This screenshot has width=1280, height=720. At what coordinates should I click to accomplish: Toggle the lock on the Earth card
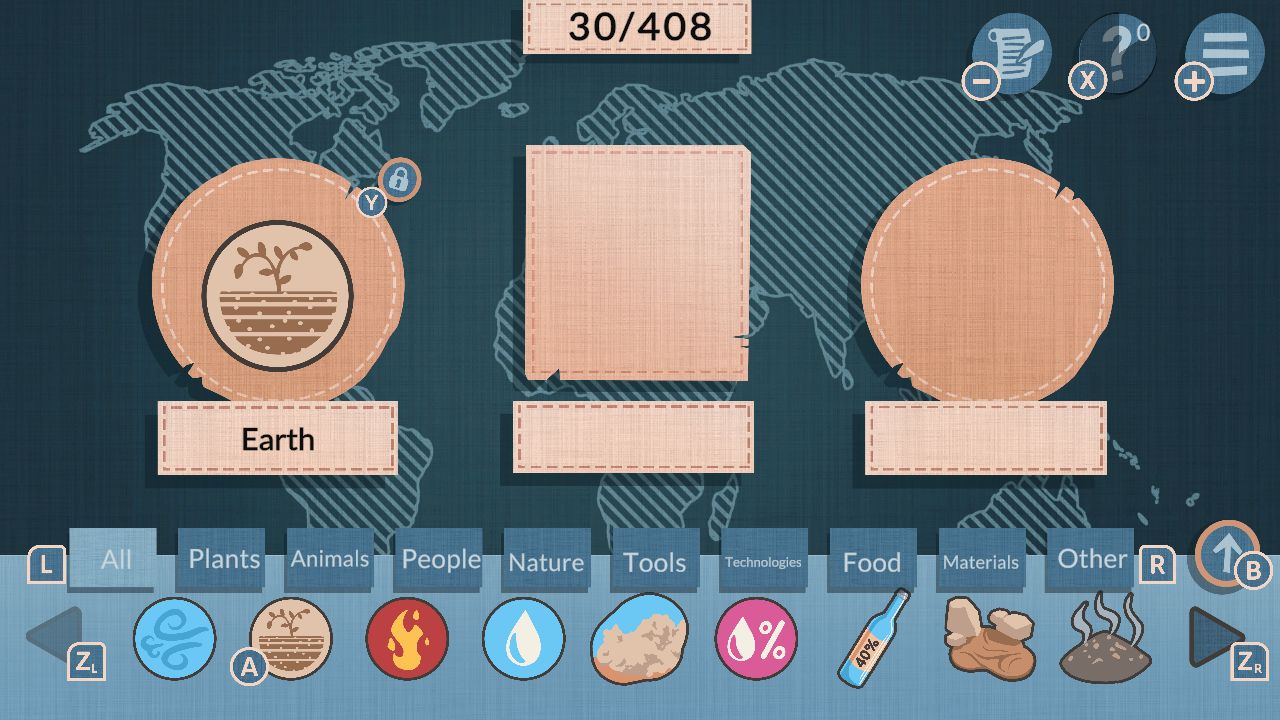pyautogui.click(x=399, y=180)
